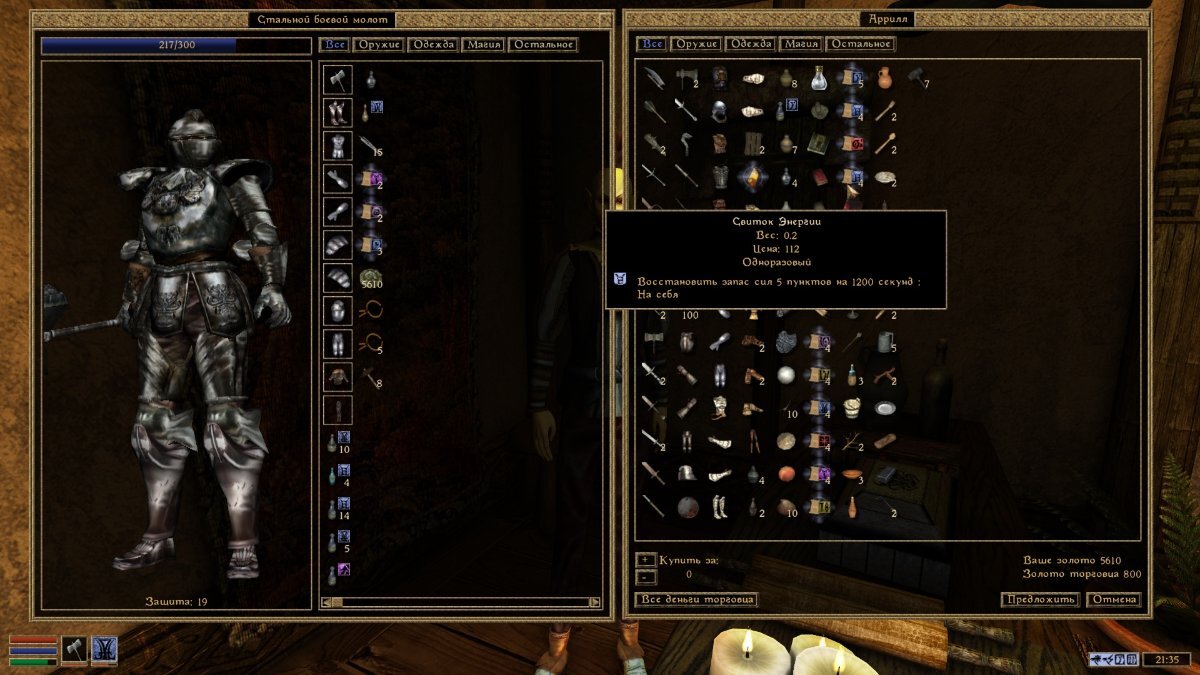Open Одежда tab in Arrille's goods
The image size is (1200, 675).
(x=751, y=44)
